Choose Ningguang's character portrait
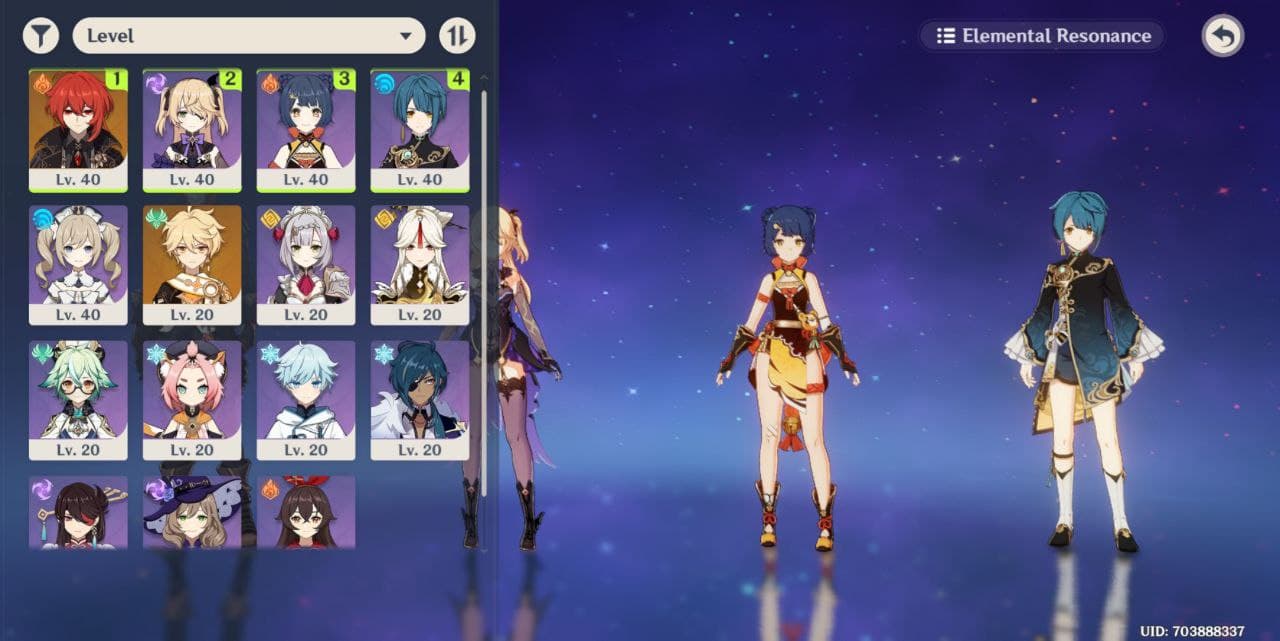The width and height of the screenshot is (1280, 641). click(x=420, y=265)
